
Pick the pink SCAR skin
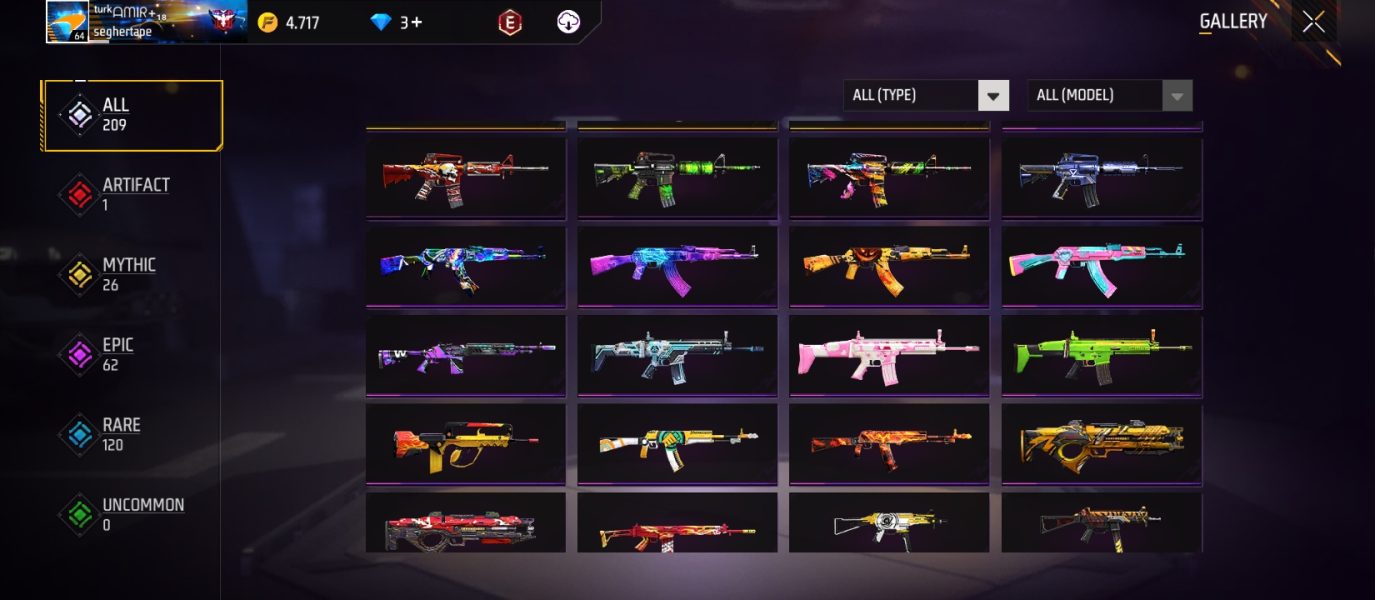coord(889,355)
